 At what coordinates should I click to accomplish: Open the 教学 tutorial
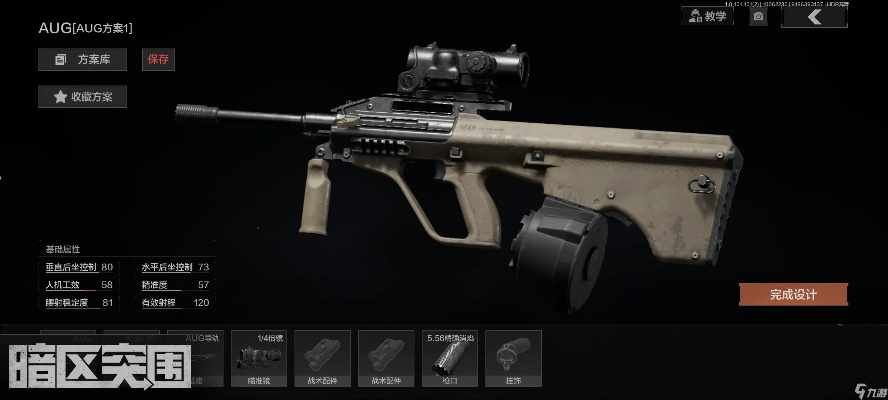click(x=706, y=16)
